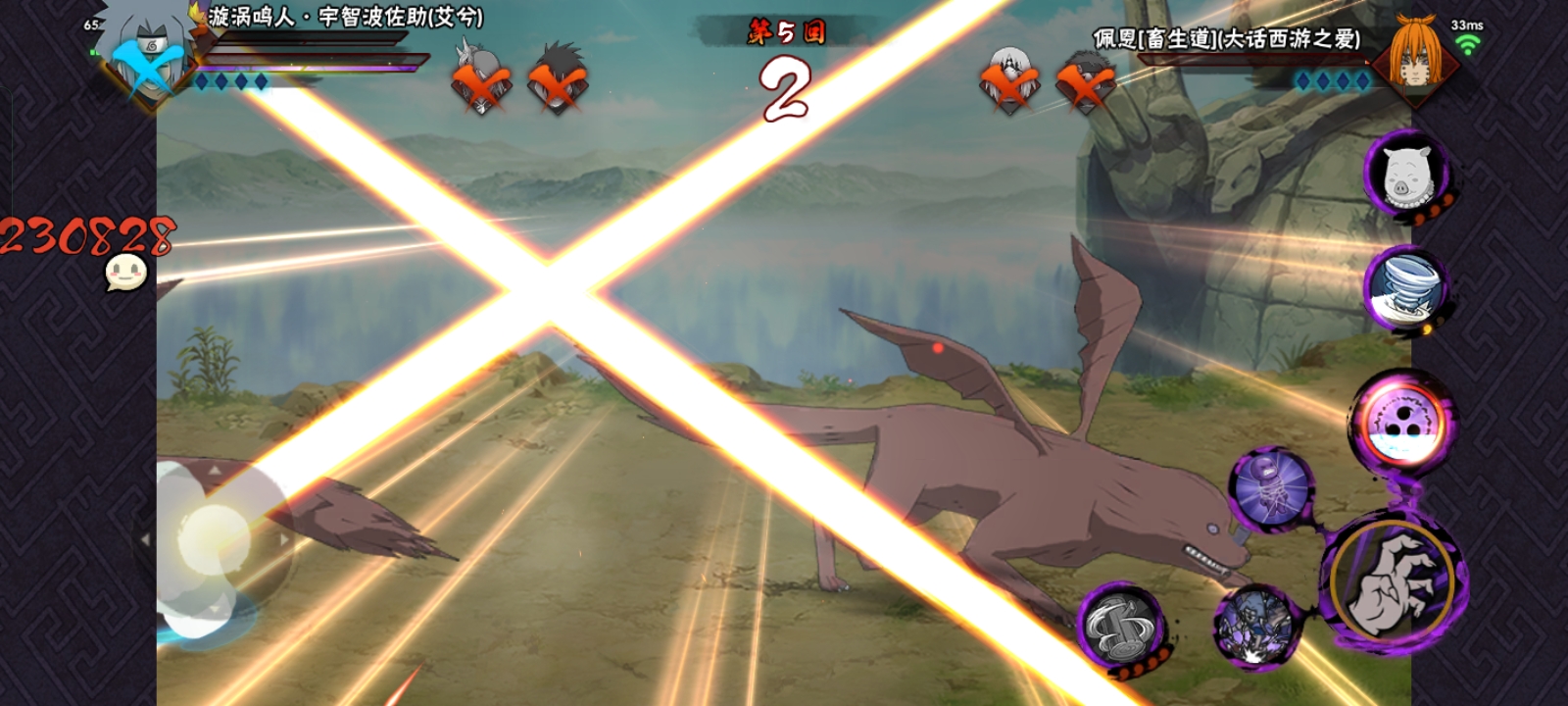1568x706 pixels.
Task: Trigger the shattering beast skill icon
Action: tap(1255, 624)
